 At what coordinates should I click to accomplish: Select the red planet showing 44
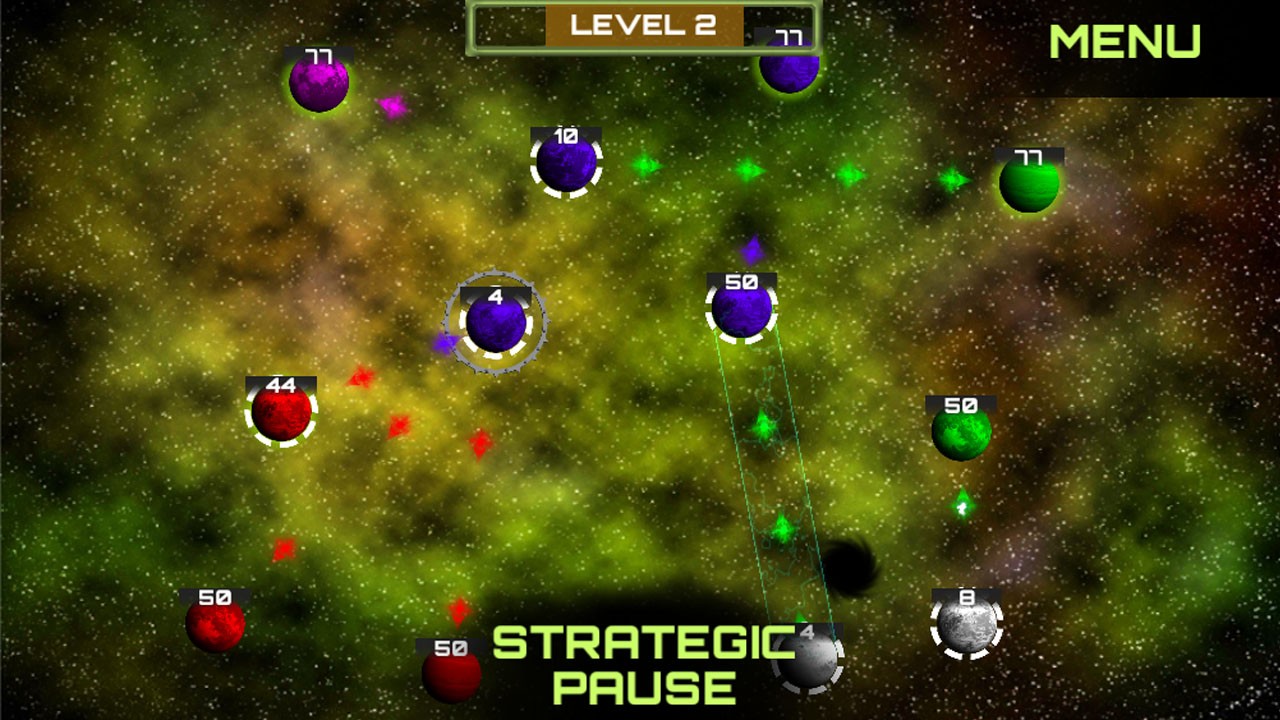[x=281, y=412]
